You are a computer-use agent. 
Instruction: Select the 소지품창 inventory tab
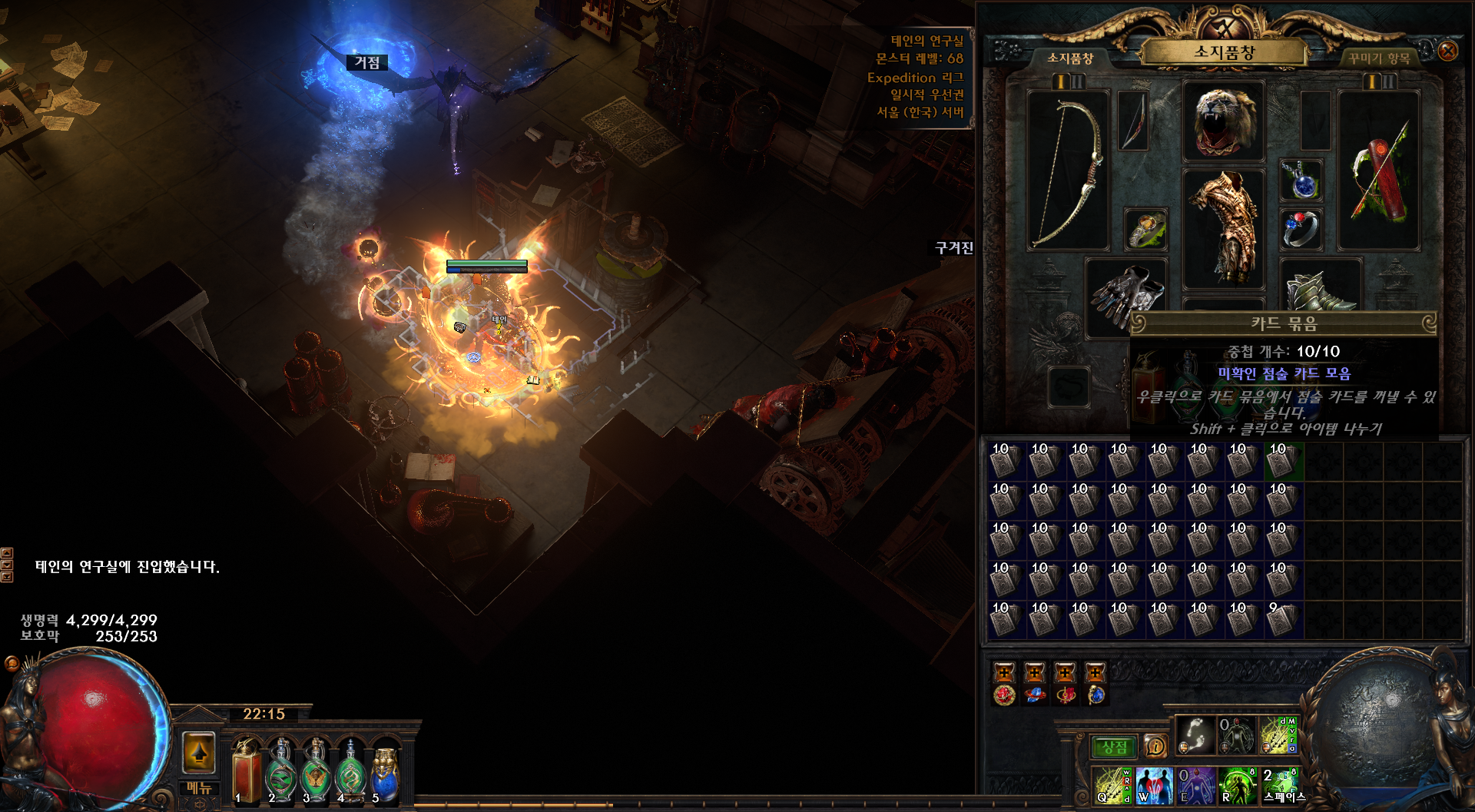click(1070, 58)
